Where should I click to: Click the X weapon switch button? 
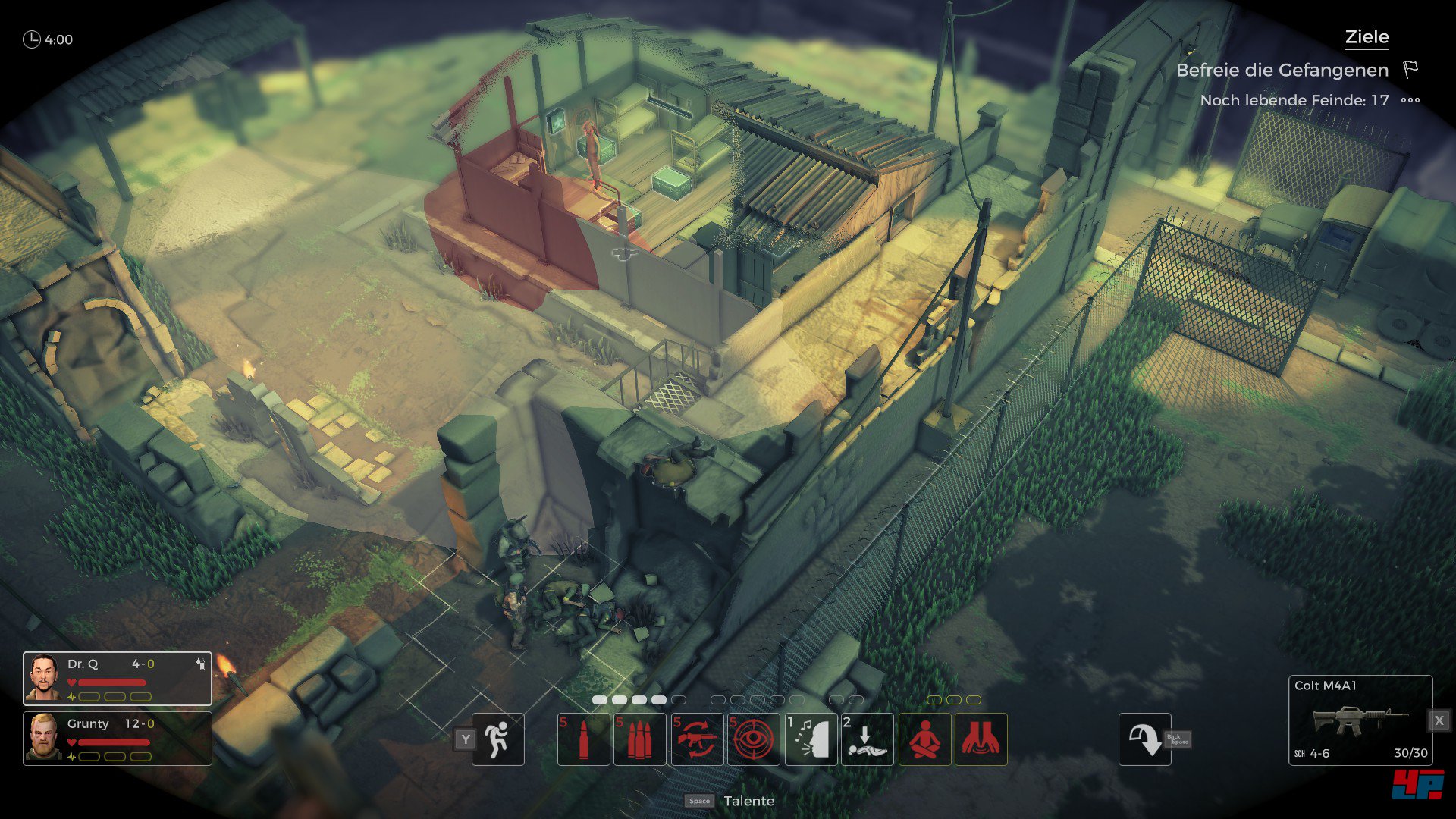(x=1439, y=720)
